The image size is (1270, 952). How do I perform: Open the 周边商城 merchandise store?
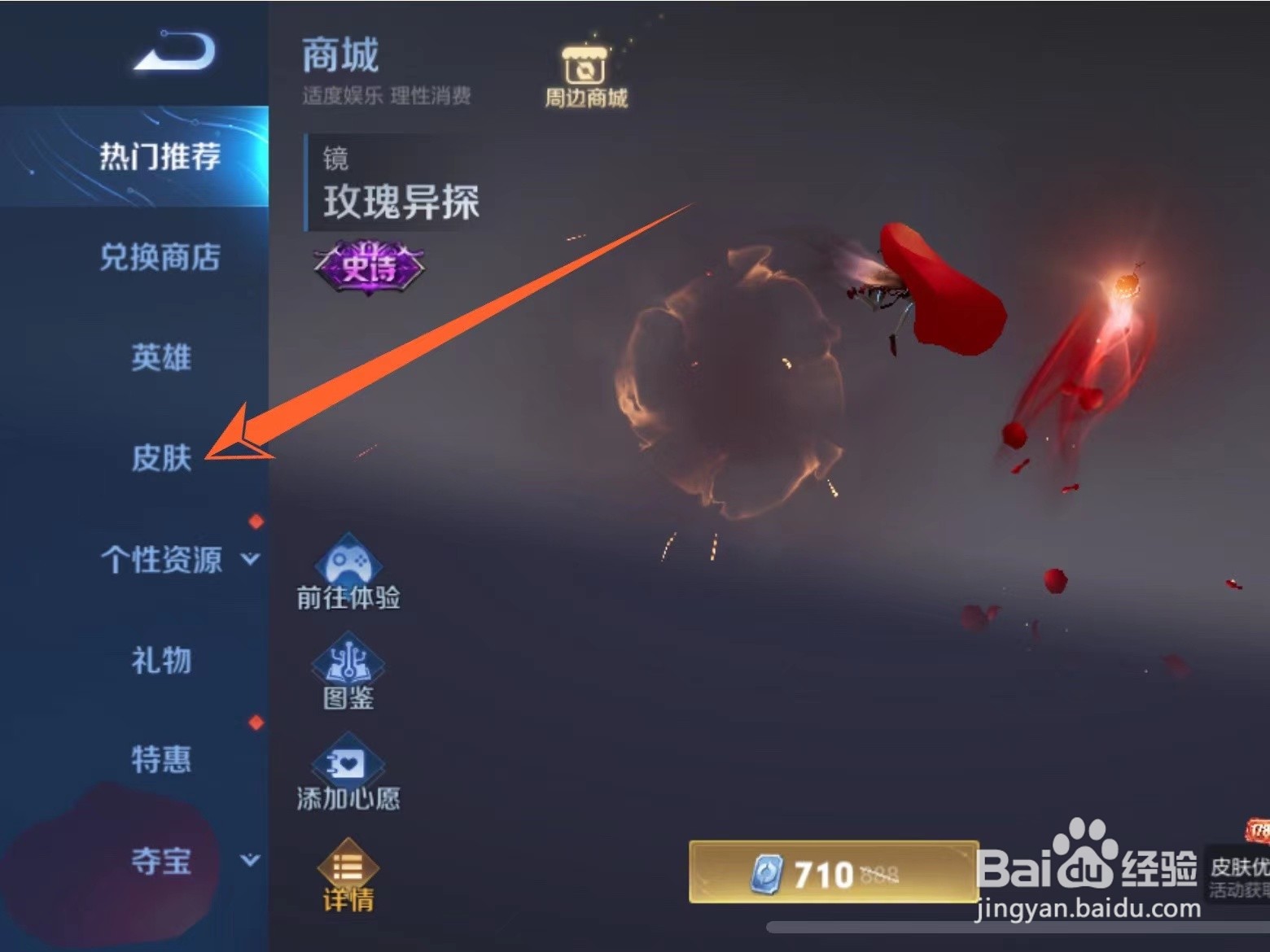(585, 72)
